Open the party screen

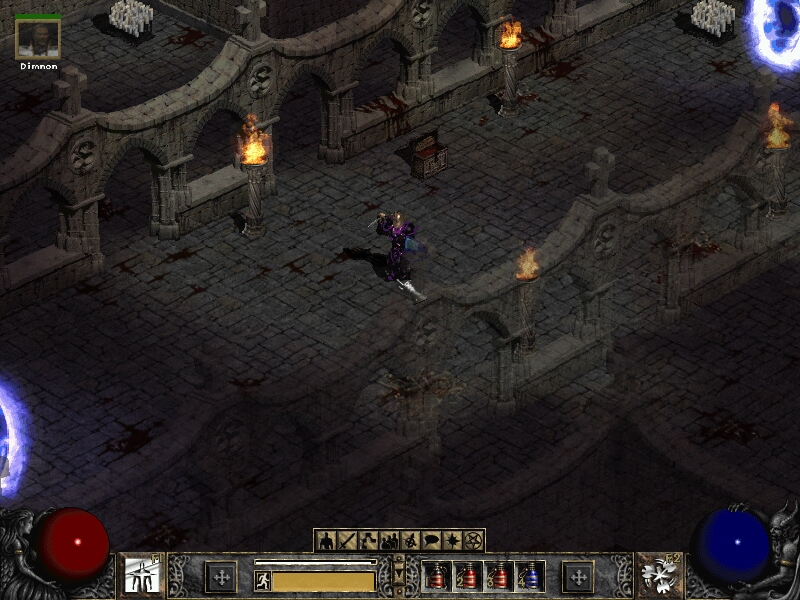pyautogui.click(x=389, y=541)
